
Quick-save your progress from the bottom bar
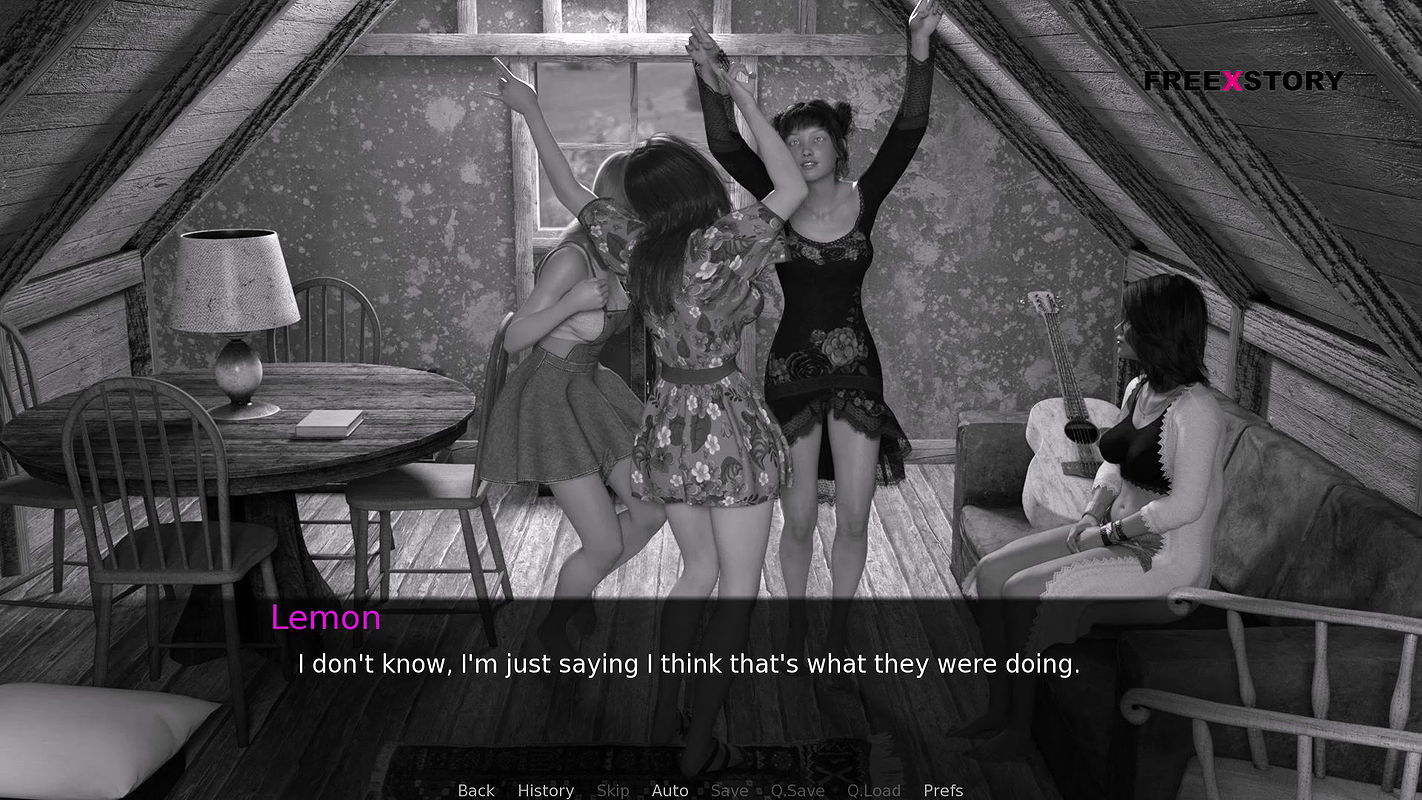tap(797, 790)
